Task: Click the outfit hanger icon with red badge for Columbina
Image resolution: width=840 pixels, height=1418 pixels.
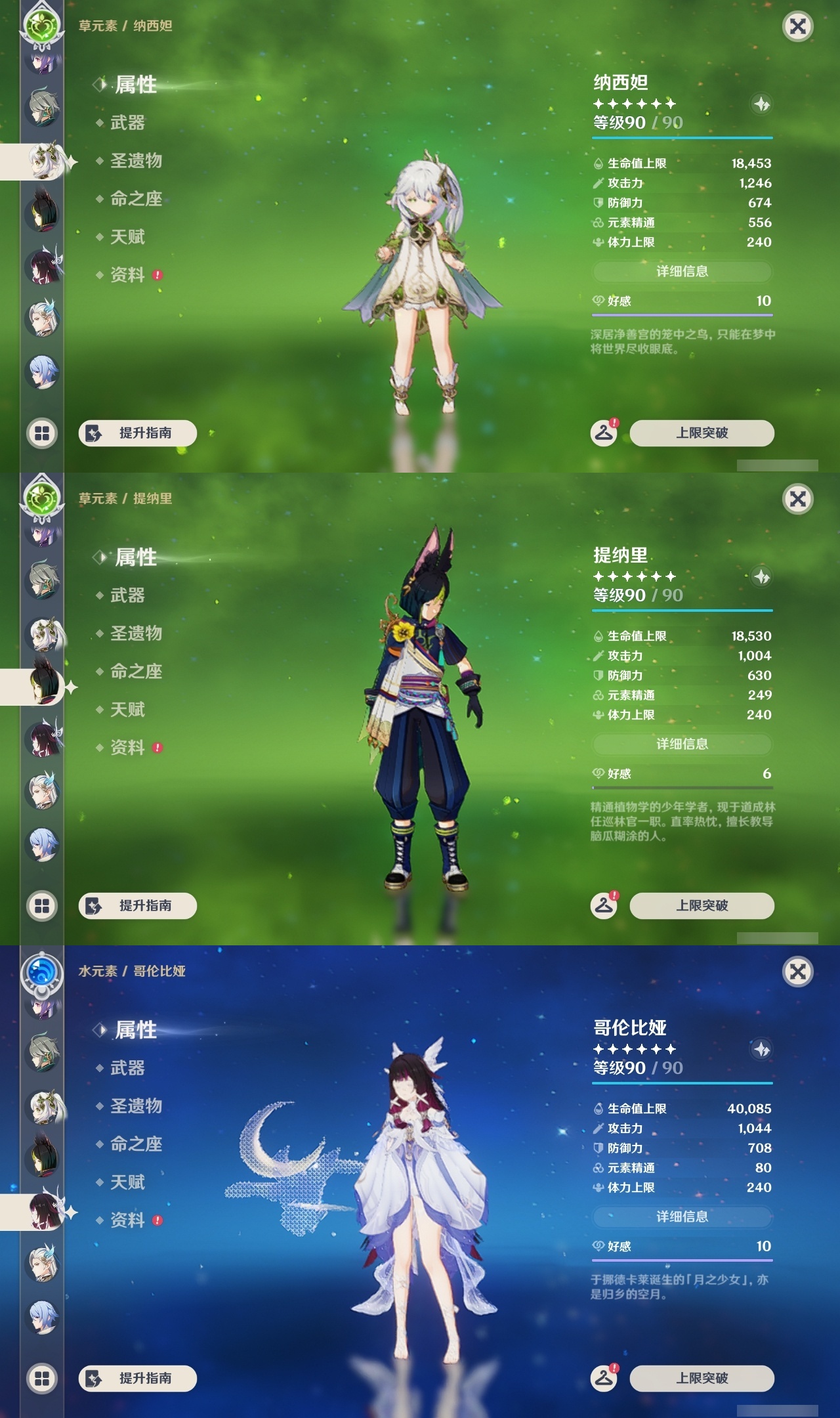Action: pyautogui.click(x=605, y=1377)
